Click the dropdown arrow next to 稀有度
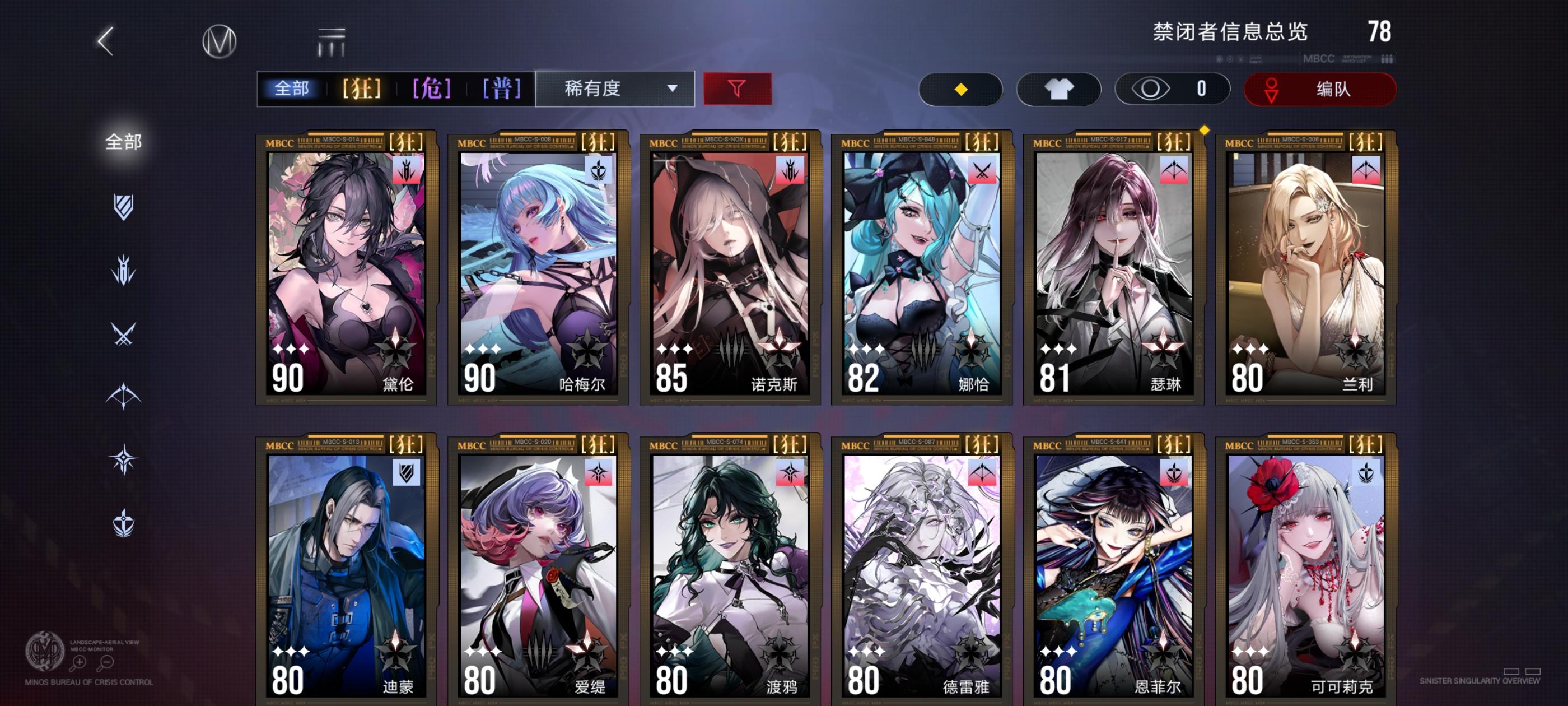This screenshot has height=706, width=1568. (673, 89)
